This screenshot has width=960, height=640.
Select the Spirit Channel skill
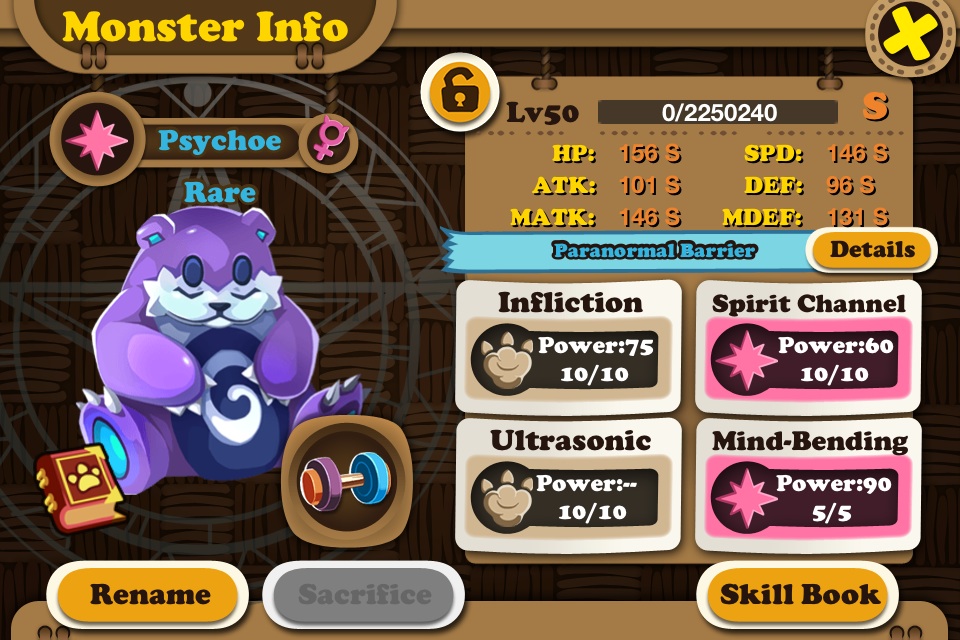tap(808, 345)
